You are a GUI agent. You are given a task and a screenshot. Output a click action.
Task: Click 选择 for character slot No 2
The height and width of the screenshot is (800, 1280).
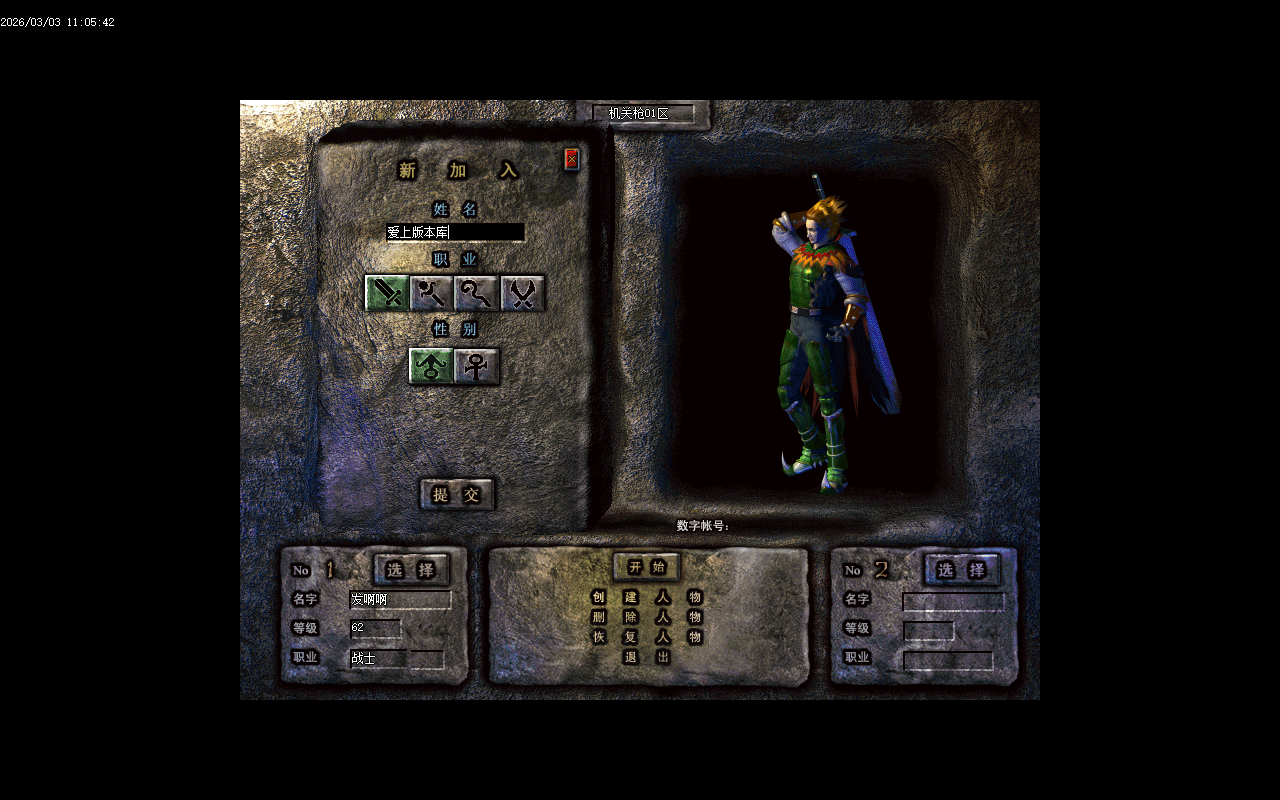(961, 570)
